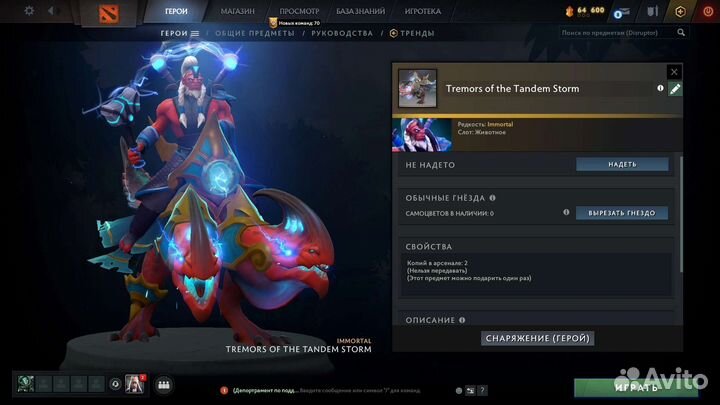Open the Руководства subsection
The height and width of the screenshot is (405, 720).
340,33
